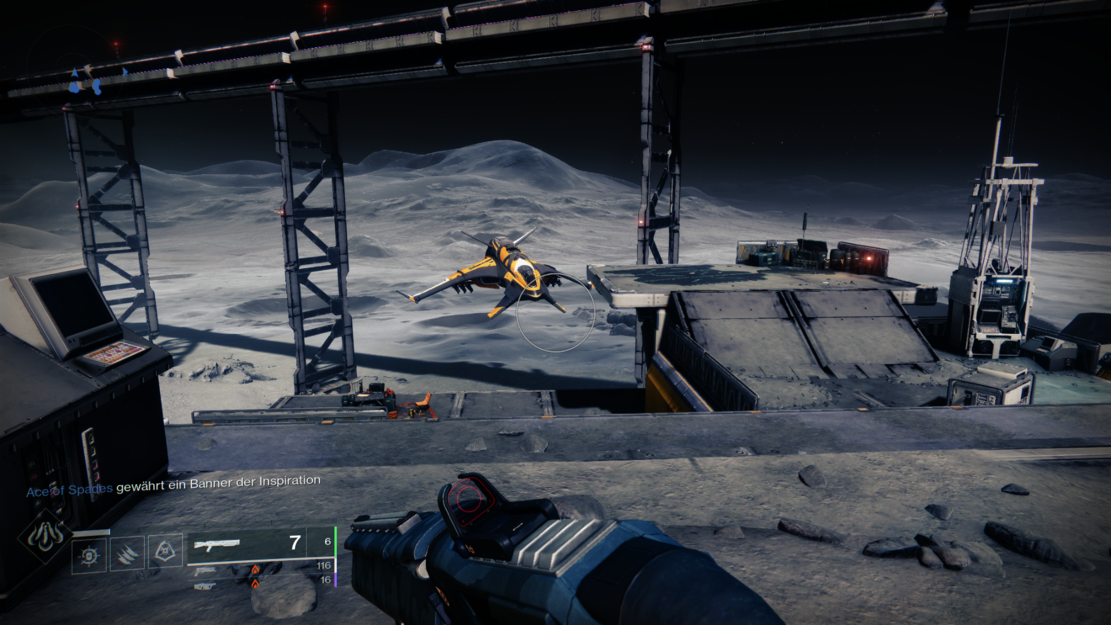Trigger the class ability barricade icon
Screen dimensions: 1111x625
[165, 551]
